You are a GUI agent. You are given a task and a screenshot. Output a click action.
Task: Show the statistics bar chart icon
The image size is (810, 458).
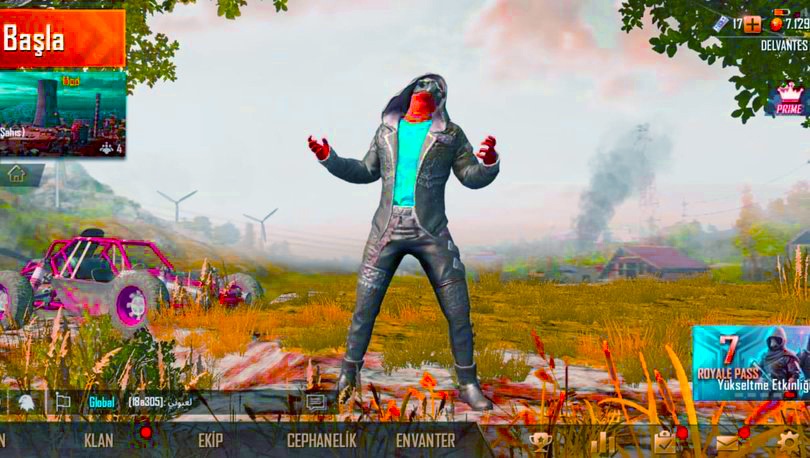(x=603, y=441)
